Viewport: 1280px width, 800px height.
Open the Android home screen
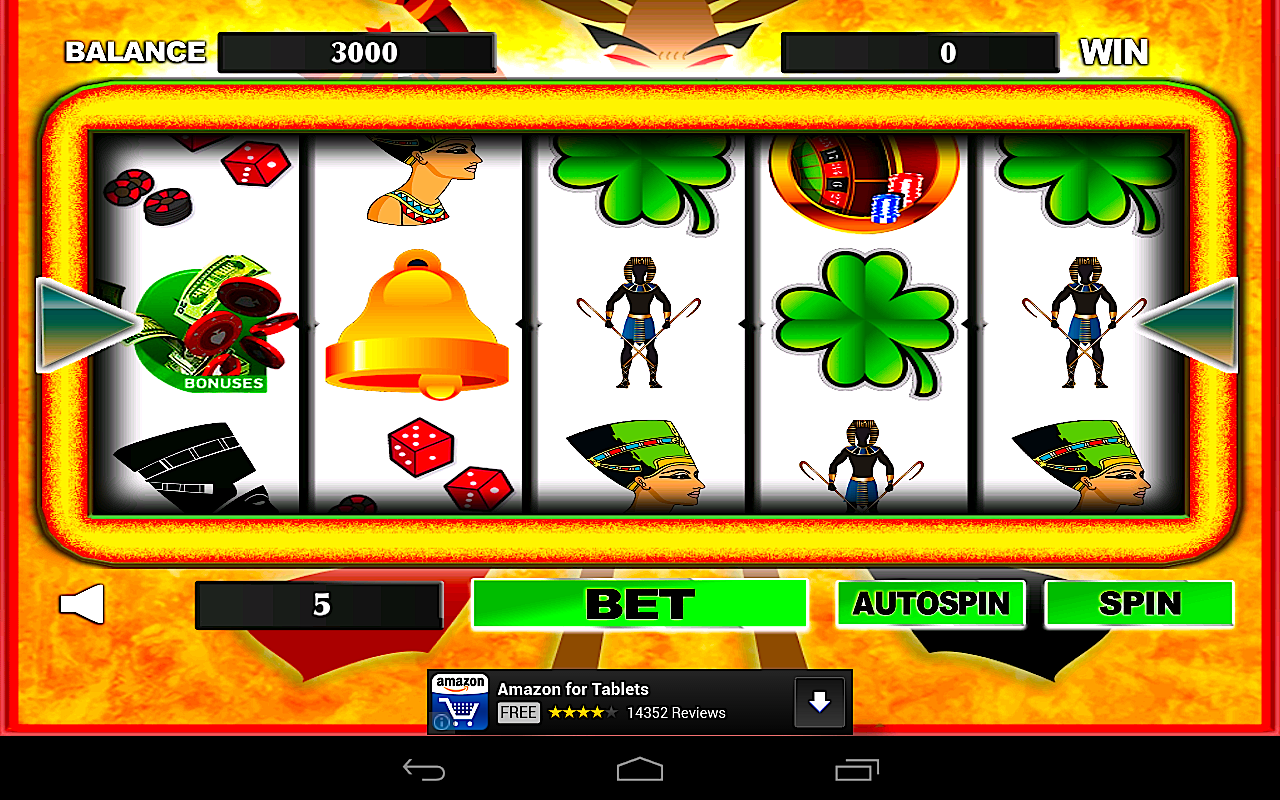[640, 769]
